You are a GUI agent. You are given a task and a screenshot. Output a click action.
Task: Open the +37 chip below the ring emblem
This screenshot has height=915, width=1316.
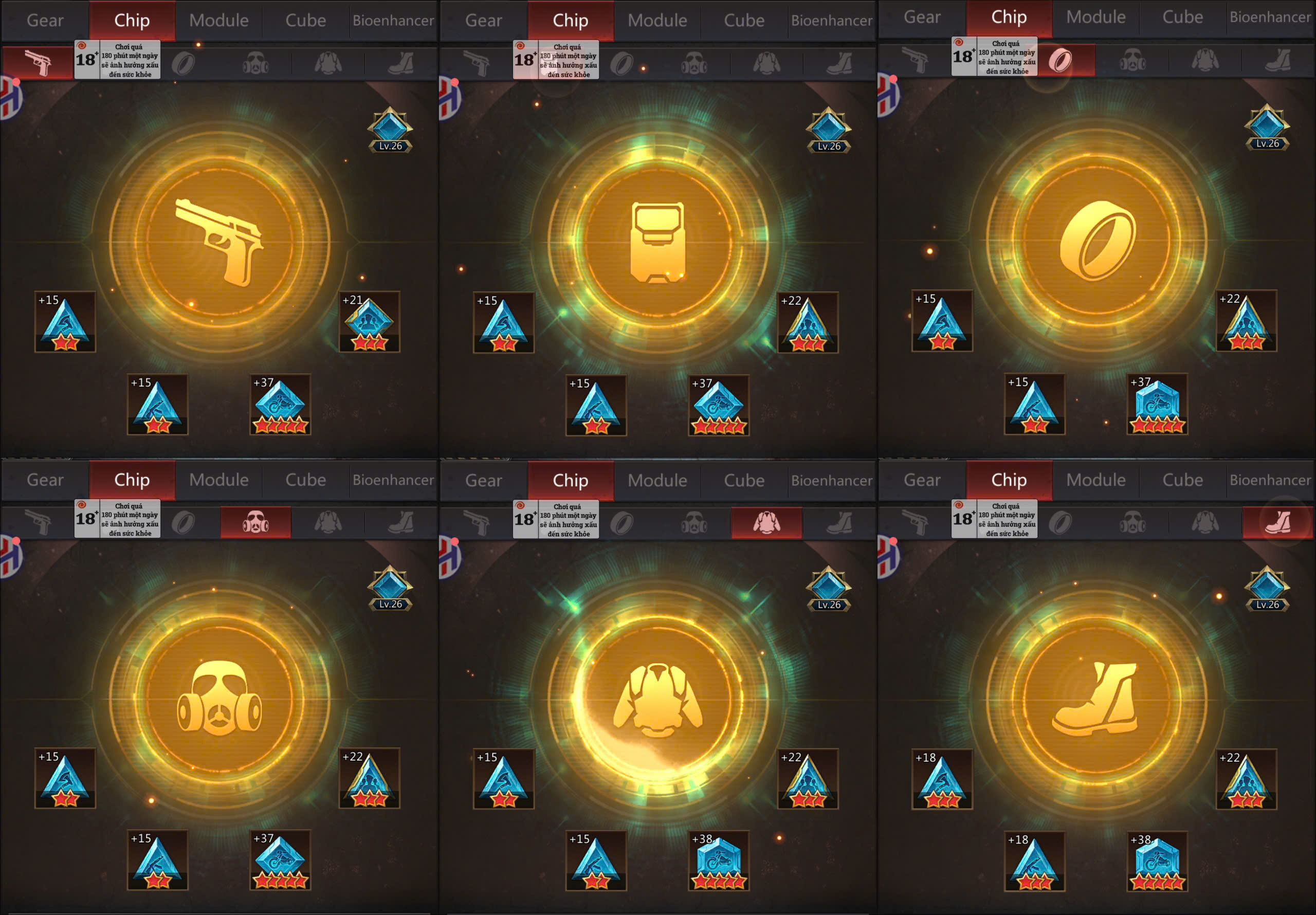point(1157,404)
